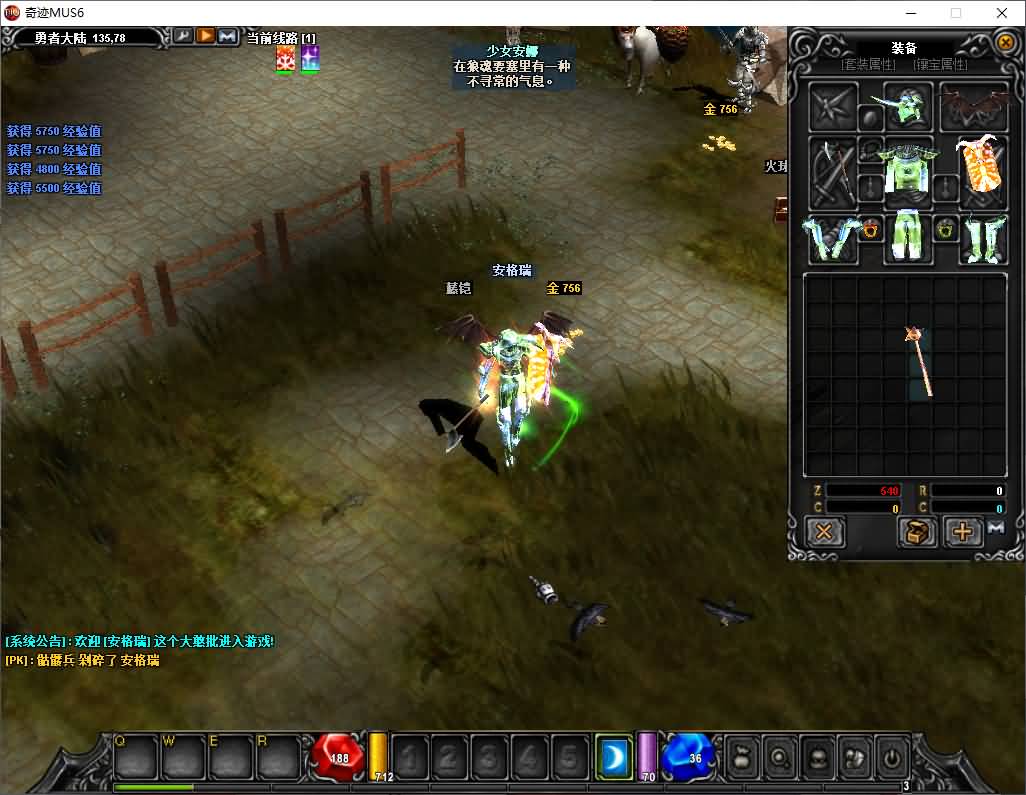This screenshot has height=795, width=1026.
Task: Open the treasure chest button in inventory
Action: [x=916, y=531]
